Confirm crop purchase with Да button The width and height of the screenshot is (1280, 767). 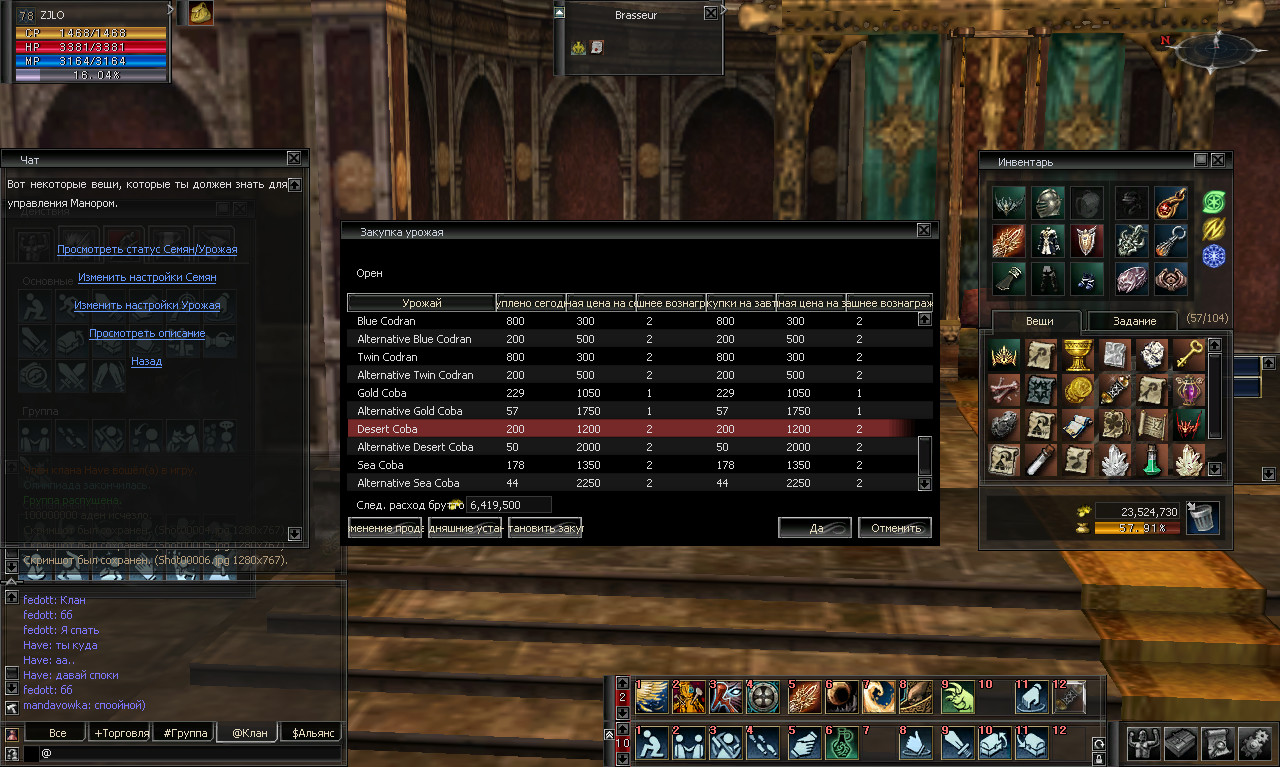[x=815, y=528]
